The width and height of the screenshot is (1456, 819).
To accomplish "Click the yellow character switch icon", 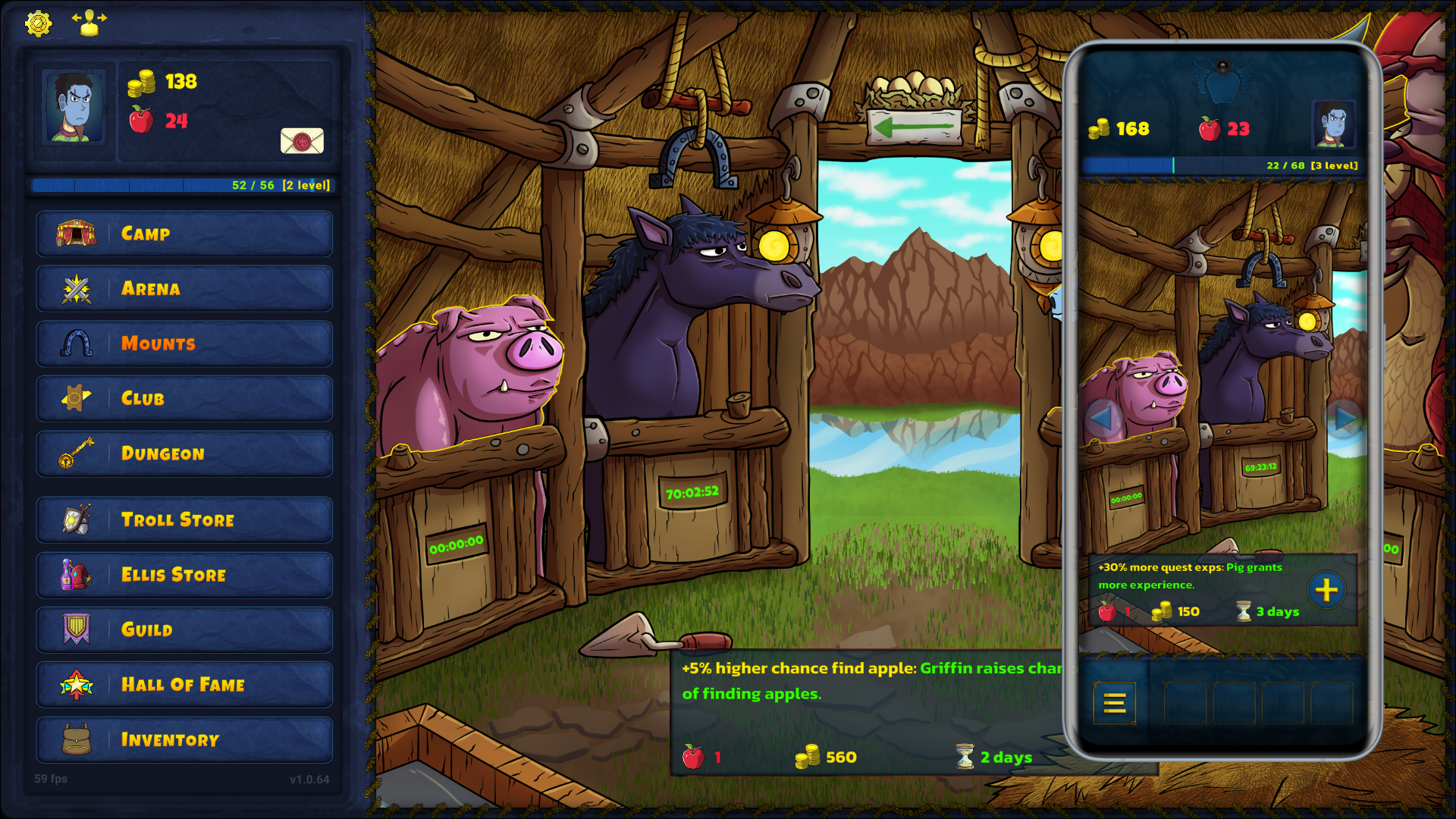I will click(x=89, y=23).
